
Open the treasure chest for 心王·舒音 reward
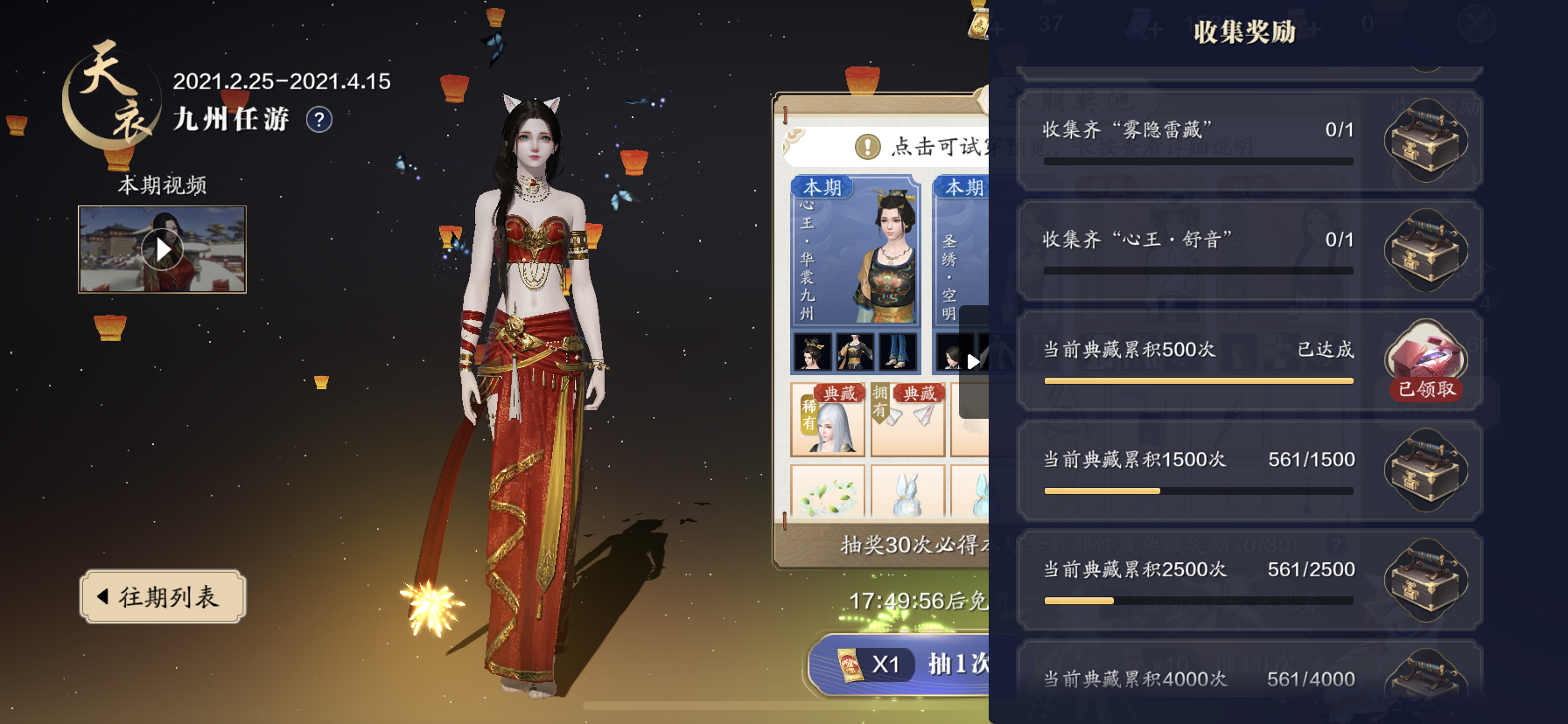1426,249
